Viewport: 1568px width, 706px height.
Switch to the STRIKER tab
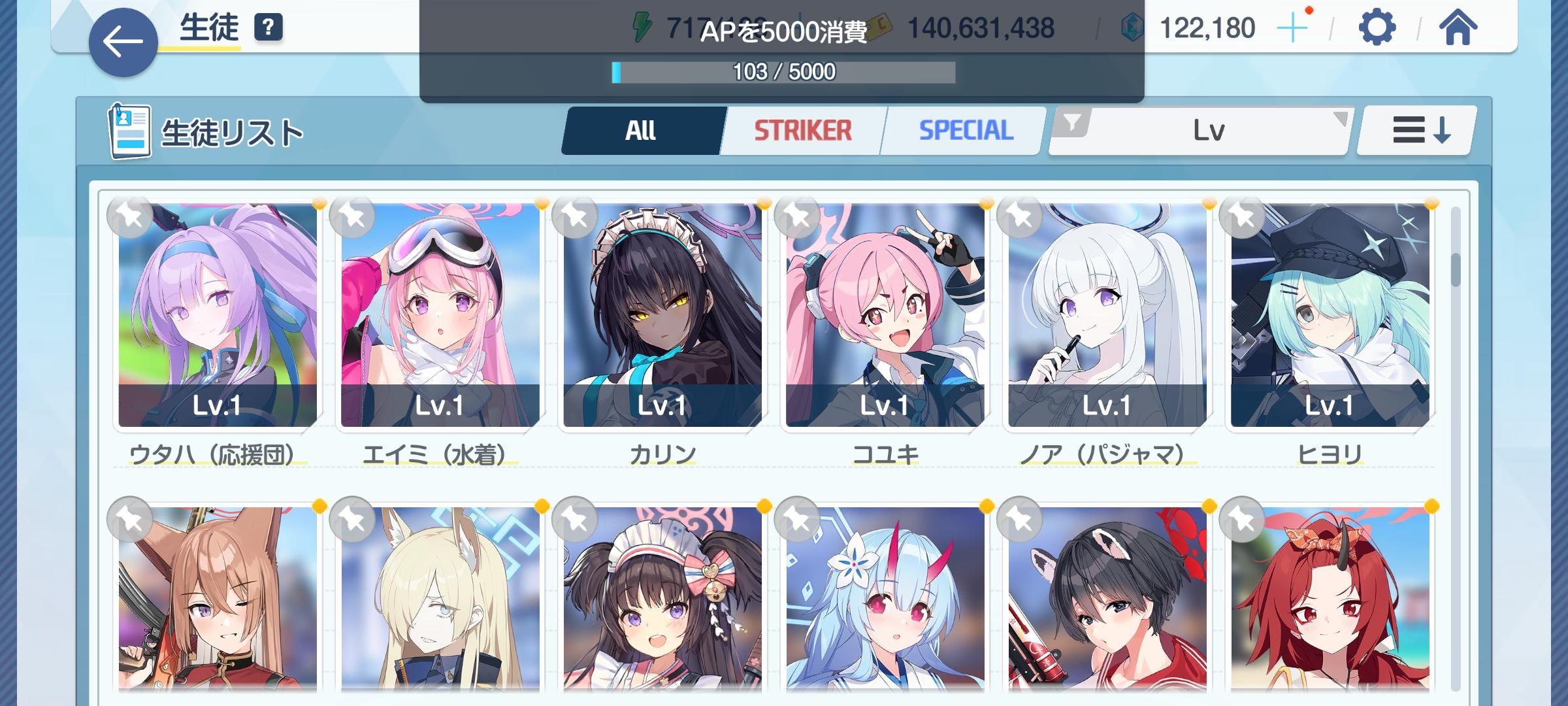802,129
